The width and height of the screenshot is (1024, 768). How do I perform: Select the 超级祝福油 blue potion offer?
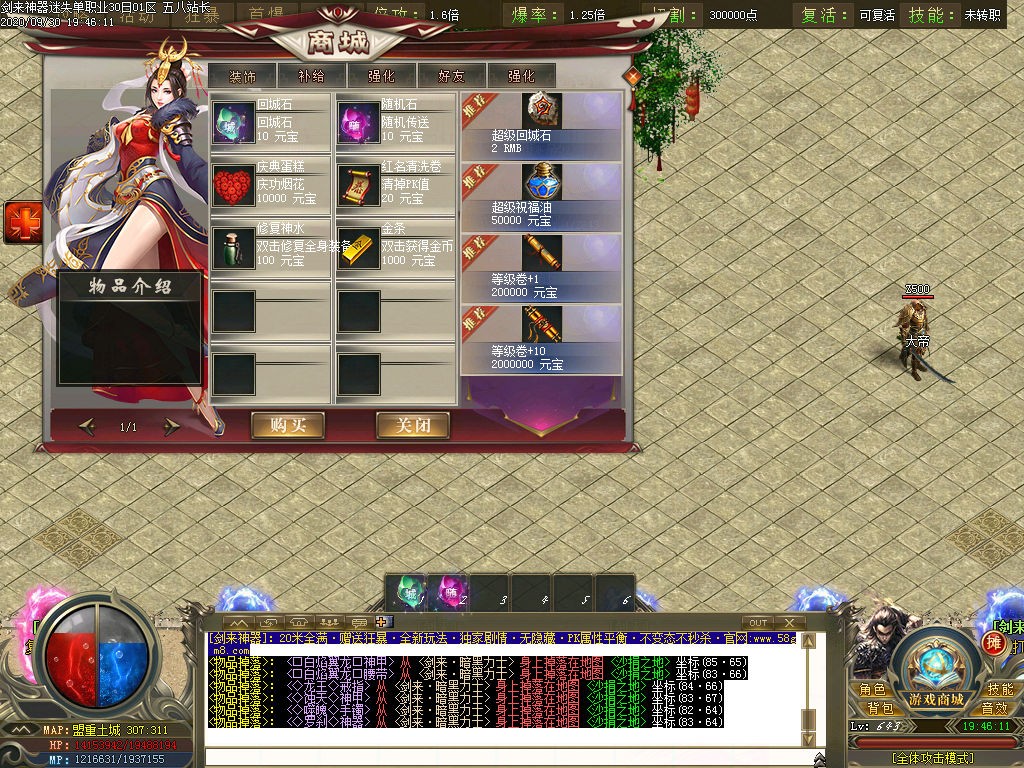pyautogui.click(x=541, y=195)
